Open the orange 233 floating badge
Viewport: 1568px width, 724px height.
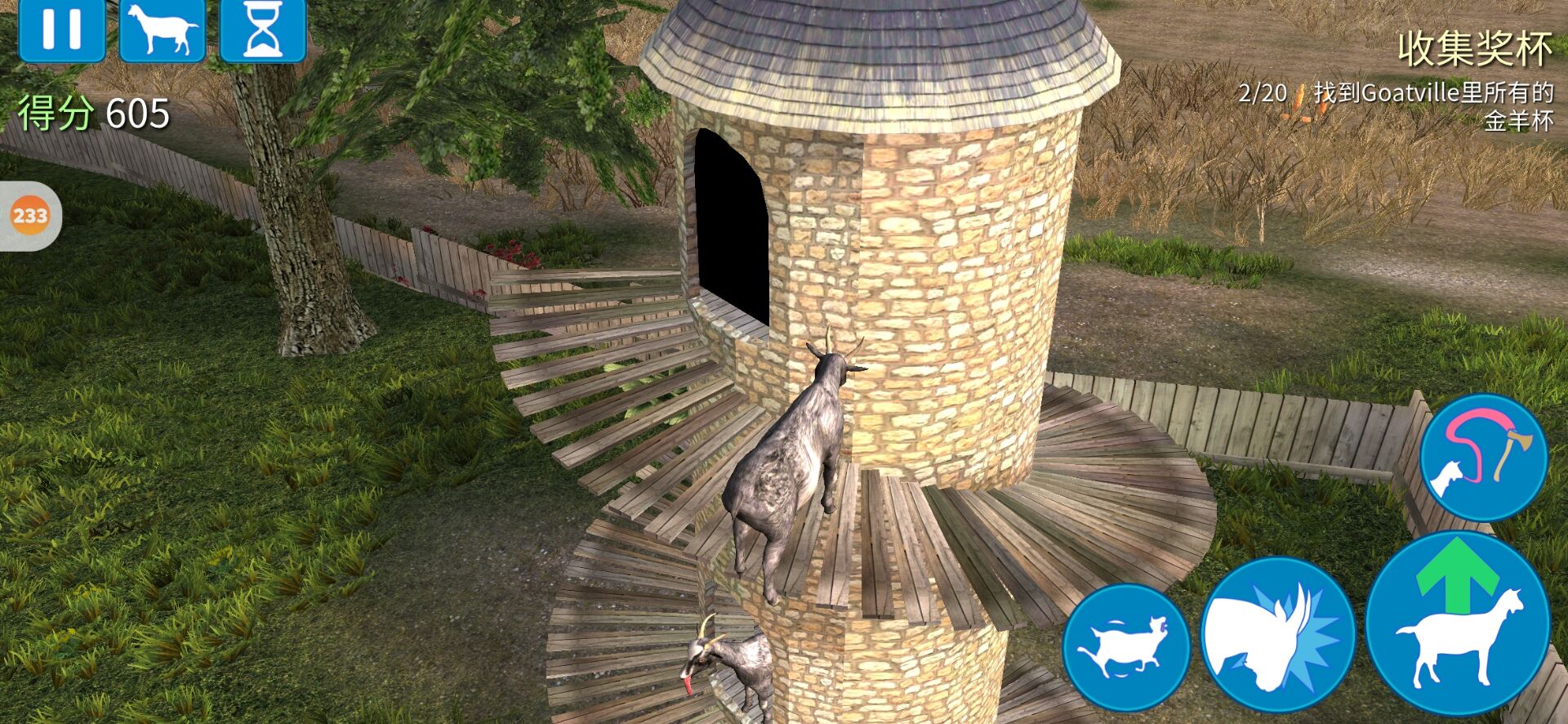coord(30,216)
